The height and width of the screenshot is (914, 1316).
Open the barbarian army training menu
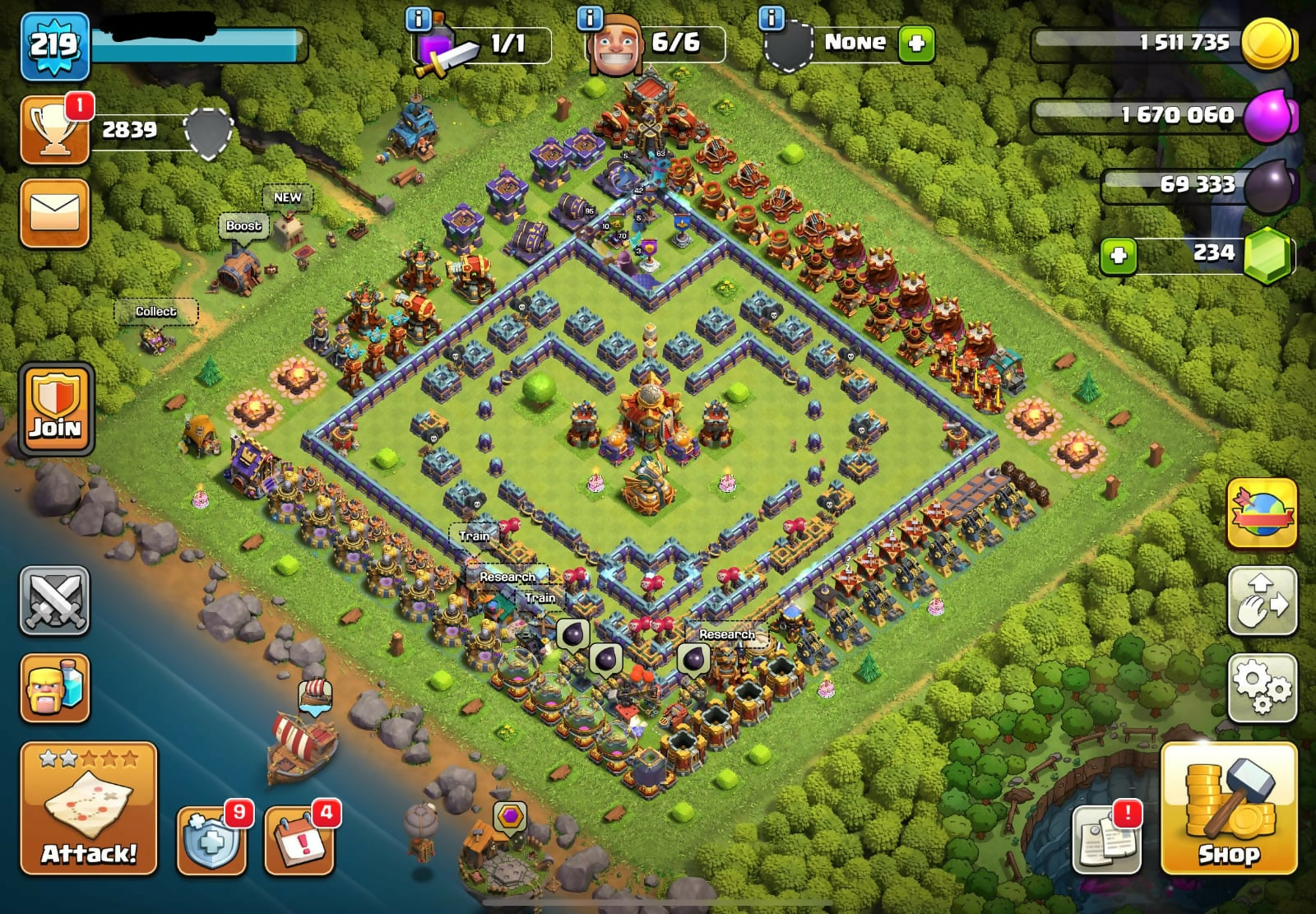[55, 688]
